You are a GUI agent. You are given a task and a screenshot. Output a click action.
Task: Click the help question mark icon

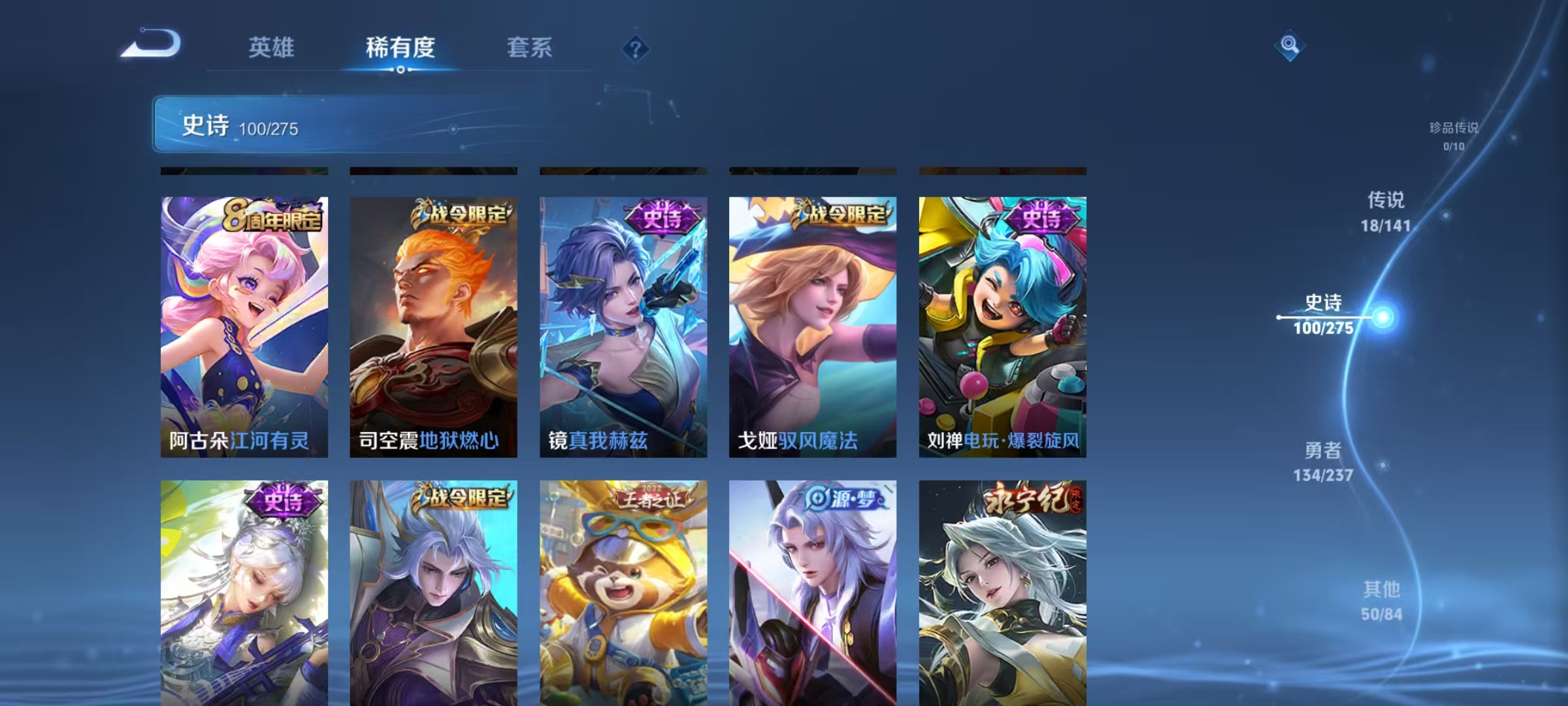pos(634,49)
